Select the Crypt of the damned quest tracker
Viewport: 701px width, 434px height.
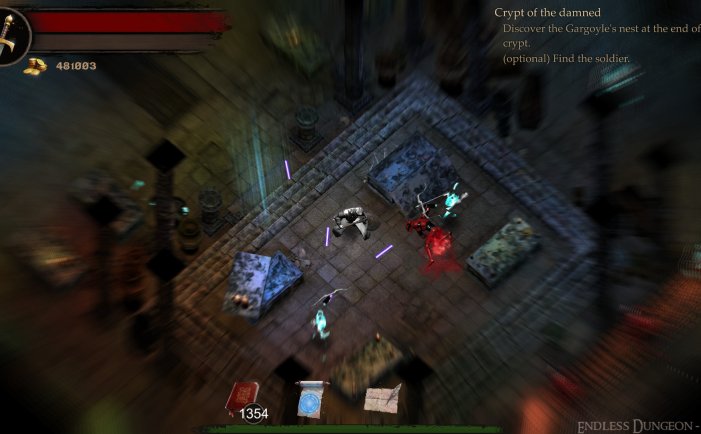click(547, 13)
